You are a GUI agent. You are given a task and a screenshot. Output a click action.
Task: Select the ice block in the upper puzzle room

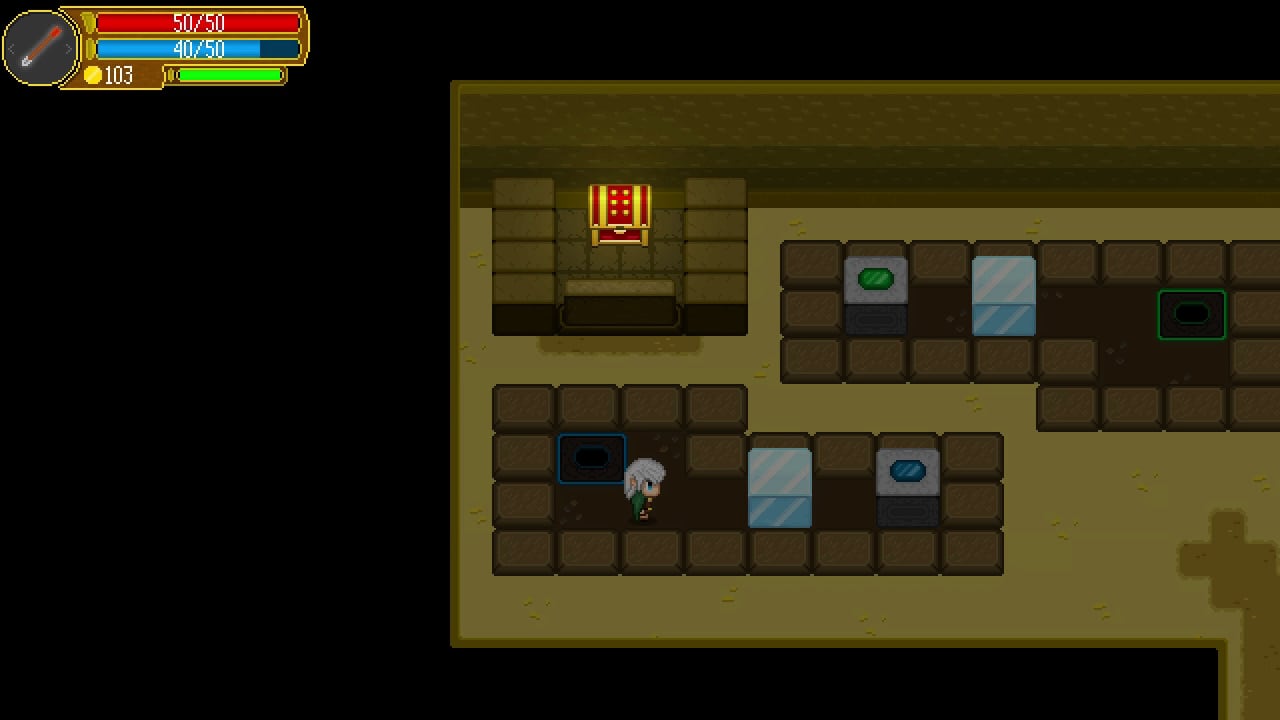[1004, 296]
